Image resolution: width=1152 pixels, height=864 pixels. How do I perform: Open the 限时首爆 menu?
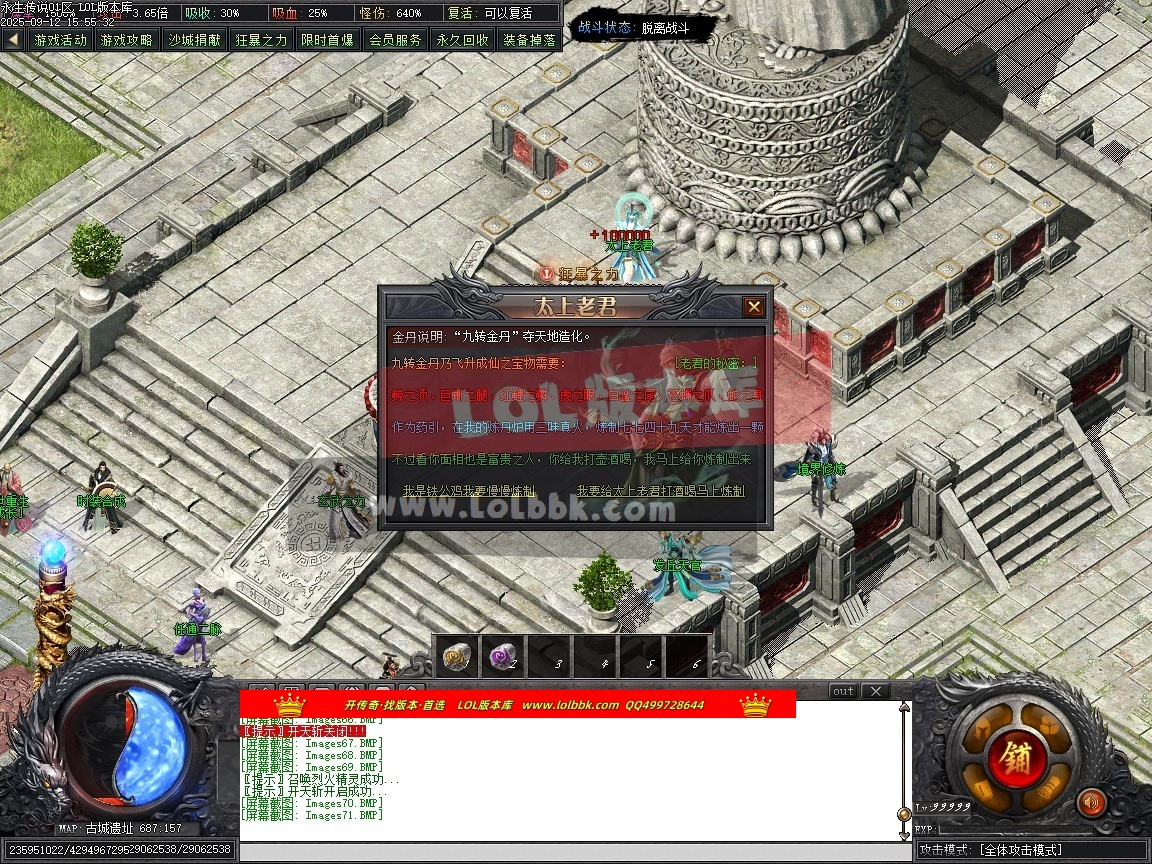pos(328,40)
